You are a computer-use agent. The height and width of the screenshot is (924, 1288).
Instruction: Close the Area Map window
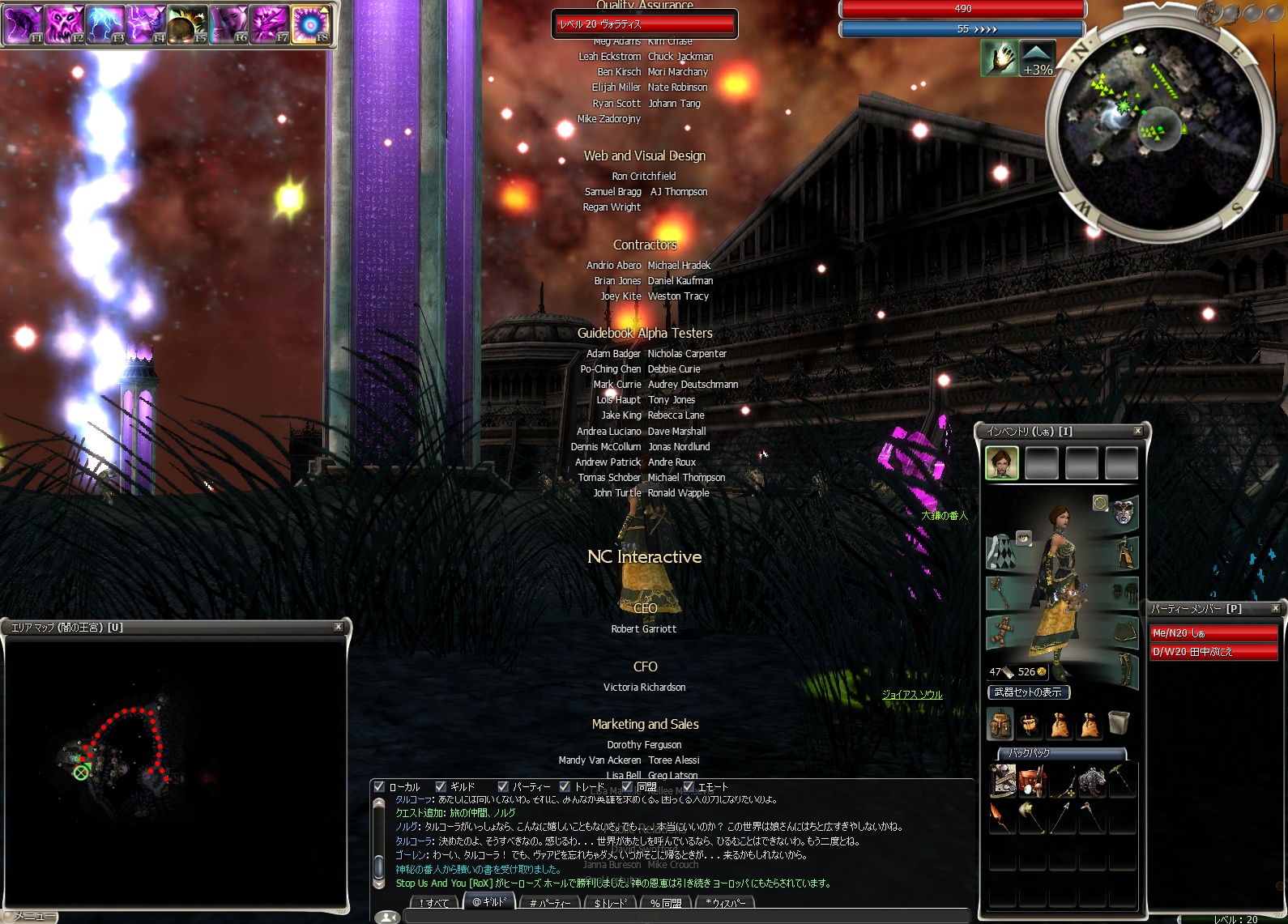(x=339, y=627)
